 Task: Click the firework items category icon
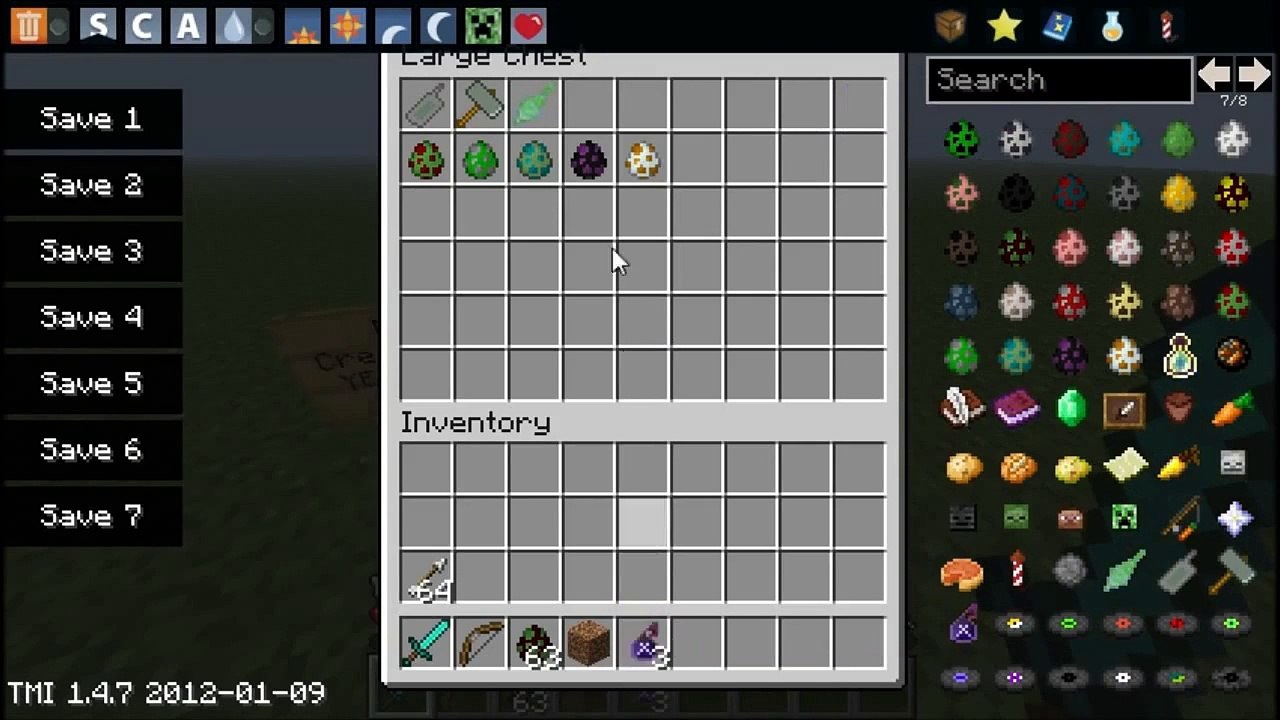[x=1166, y=25]
